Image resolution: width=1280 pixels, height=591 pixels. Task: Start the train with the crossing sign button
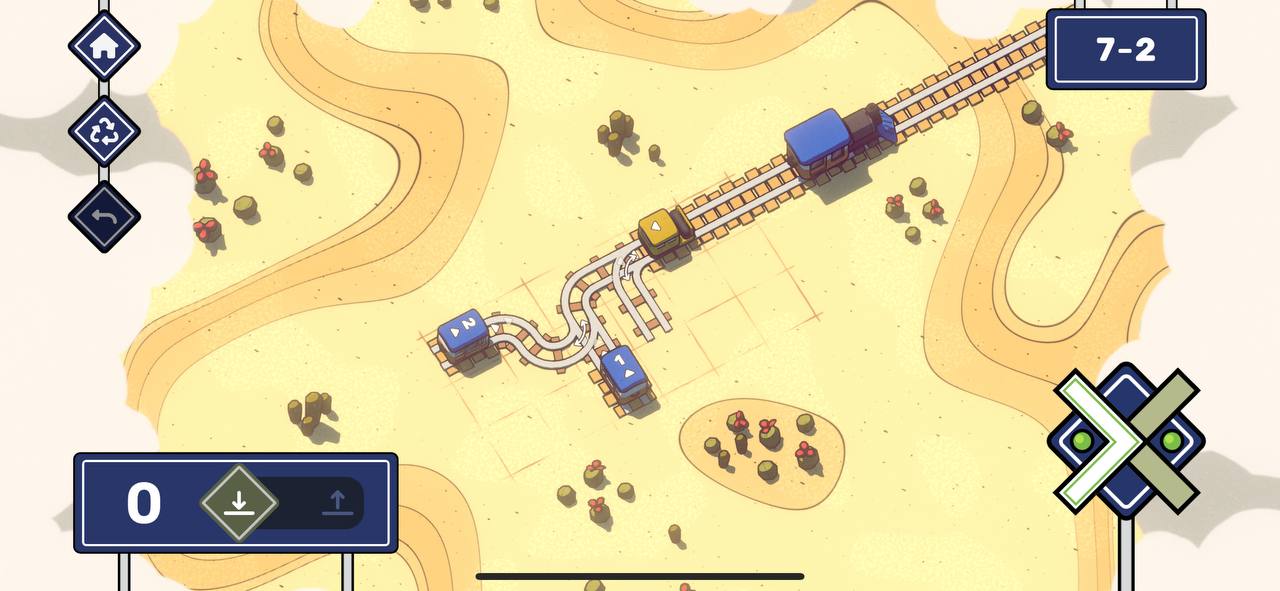[x=1126, y=440]
